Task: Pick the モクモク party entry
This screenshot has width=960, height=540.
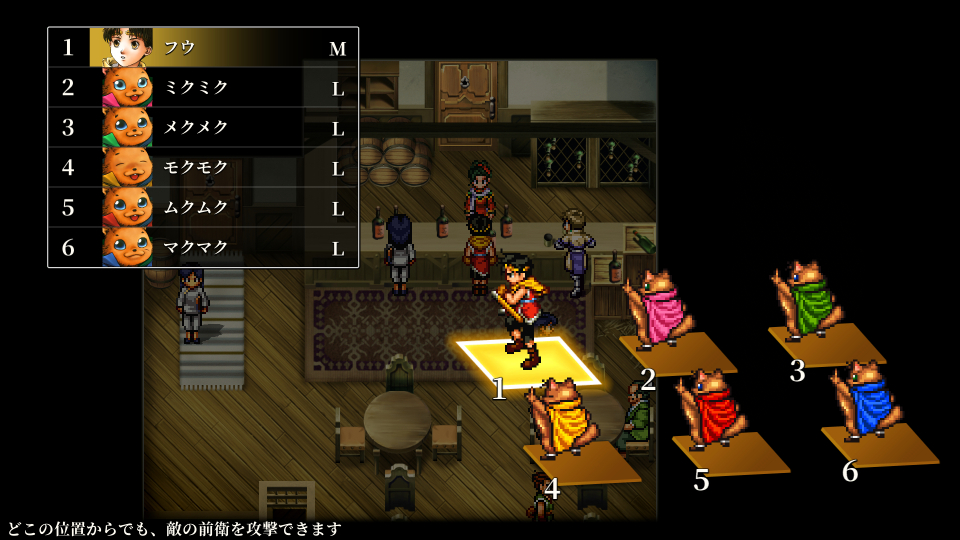Action: [x=203, y=167]
